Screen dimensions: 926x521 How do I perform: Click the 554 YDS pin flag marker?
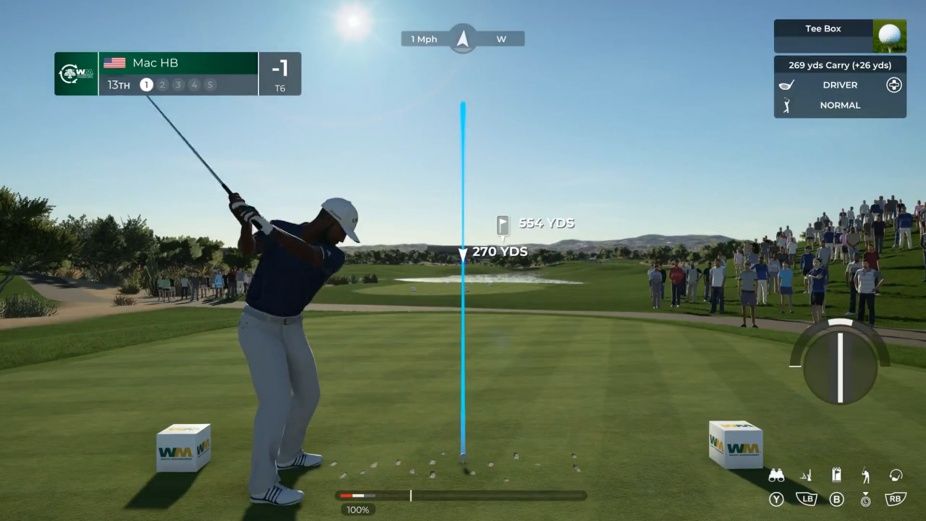tap(503, 225)
